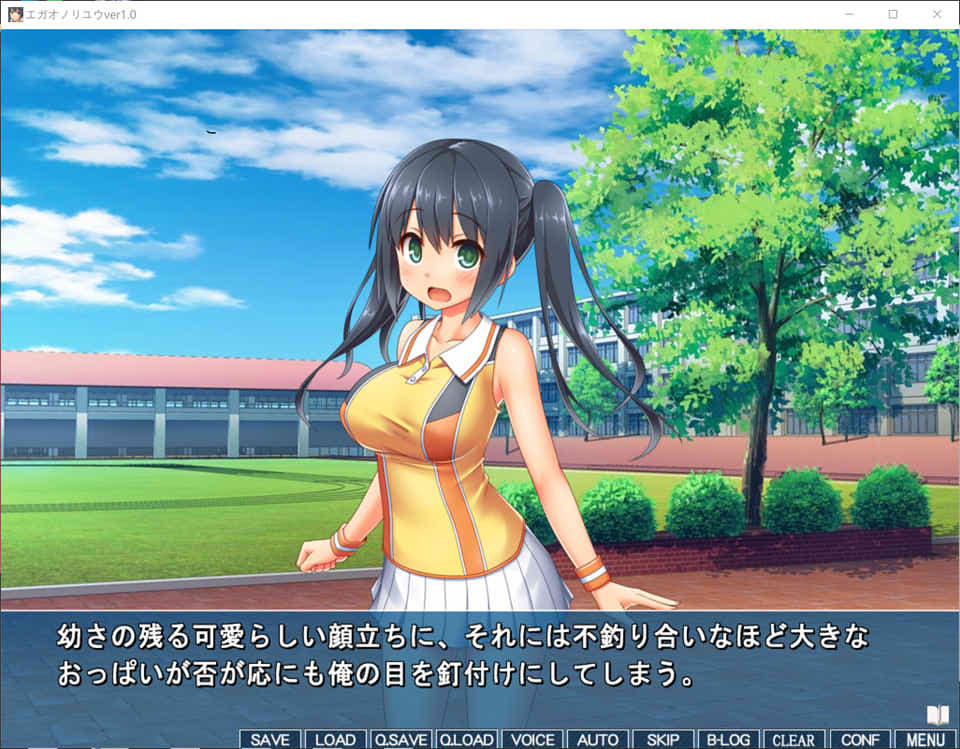Open the LOAD screen
960x749 pixels.
(335, 740)
